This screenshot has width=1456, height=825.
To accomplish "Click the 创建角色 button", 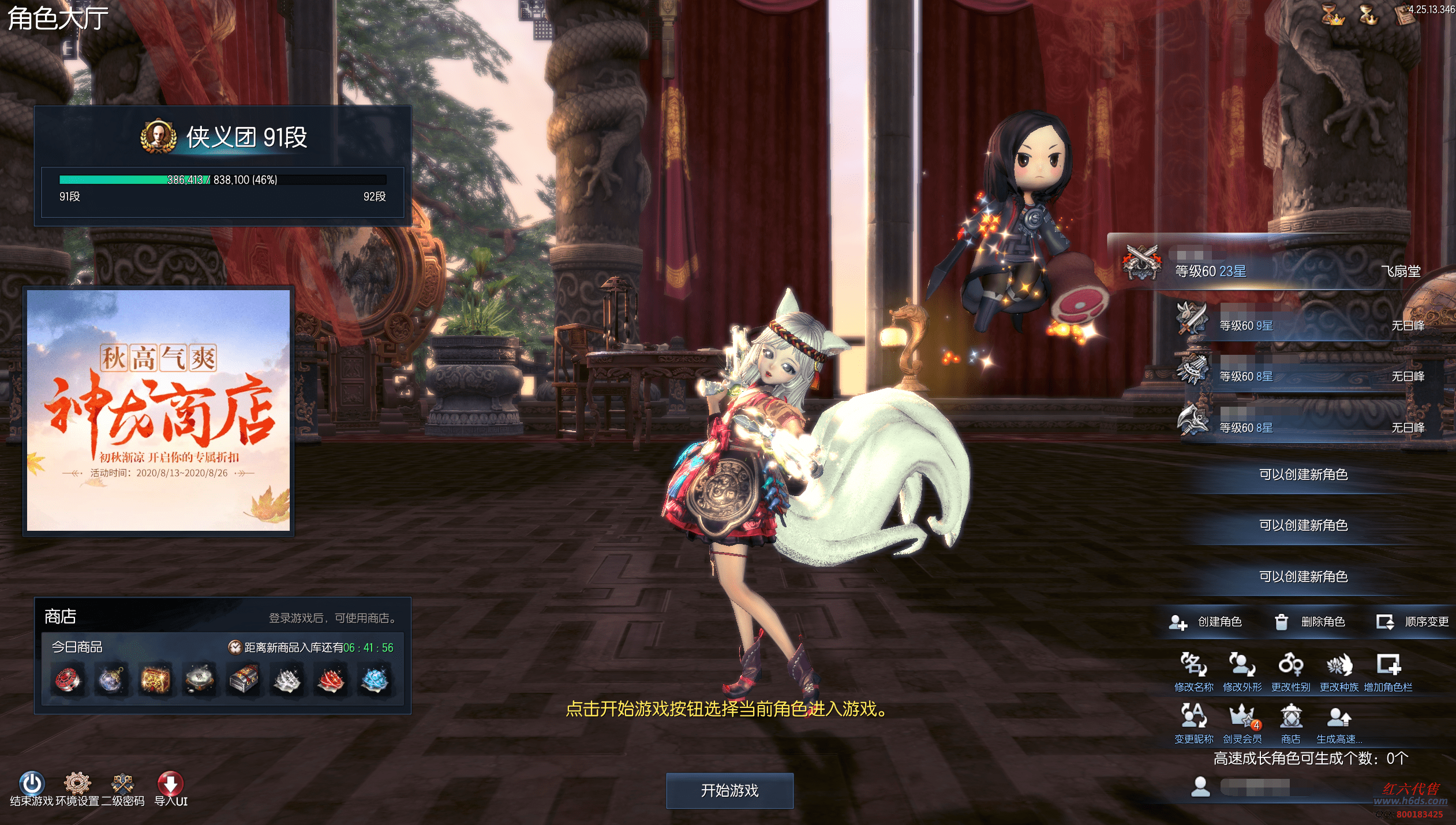I will pos(1206,621).
